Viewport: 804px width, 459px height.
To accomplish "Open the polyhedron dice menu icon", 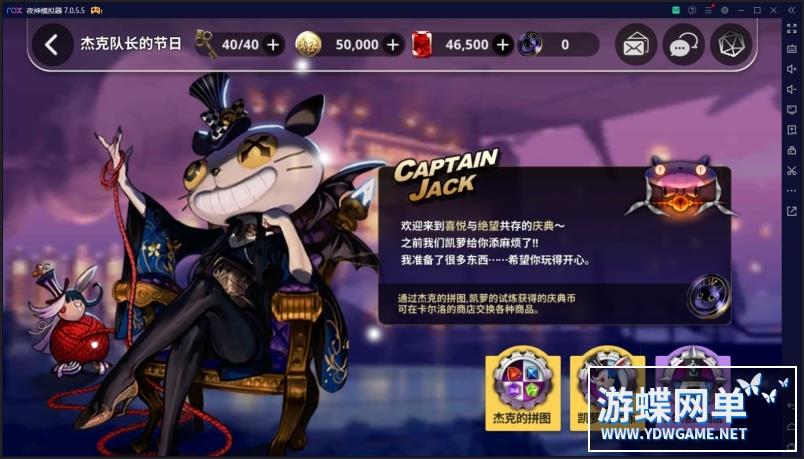I will [731, 45].
